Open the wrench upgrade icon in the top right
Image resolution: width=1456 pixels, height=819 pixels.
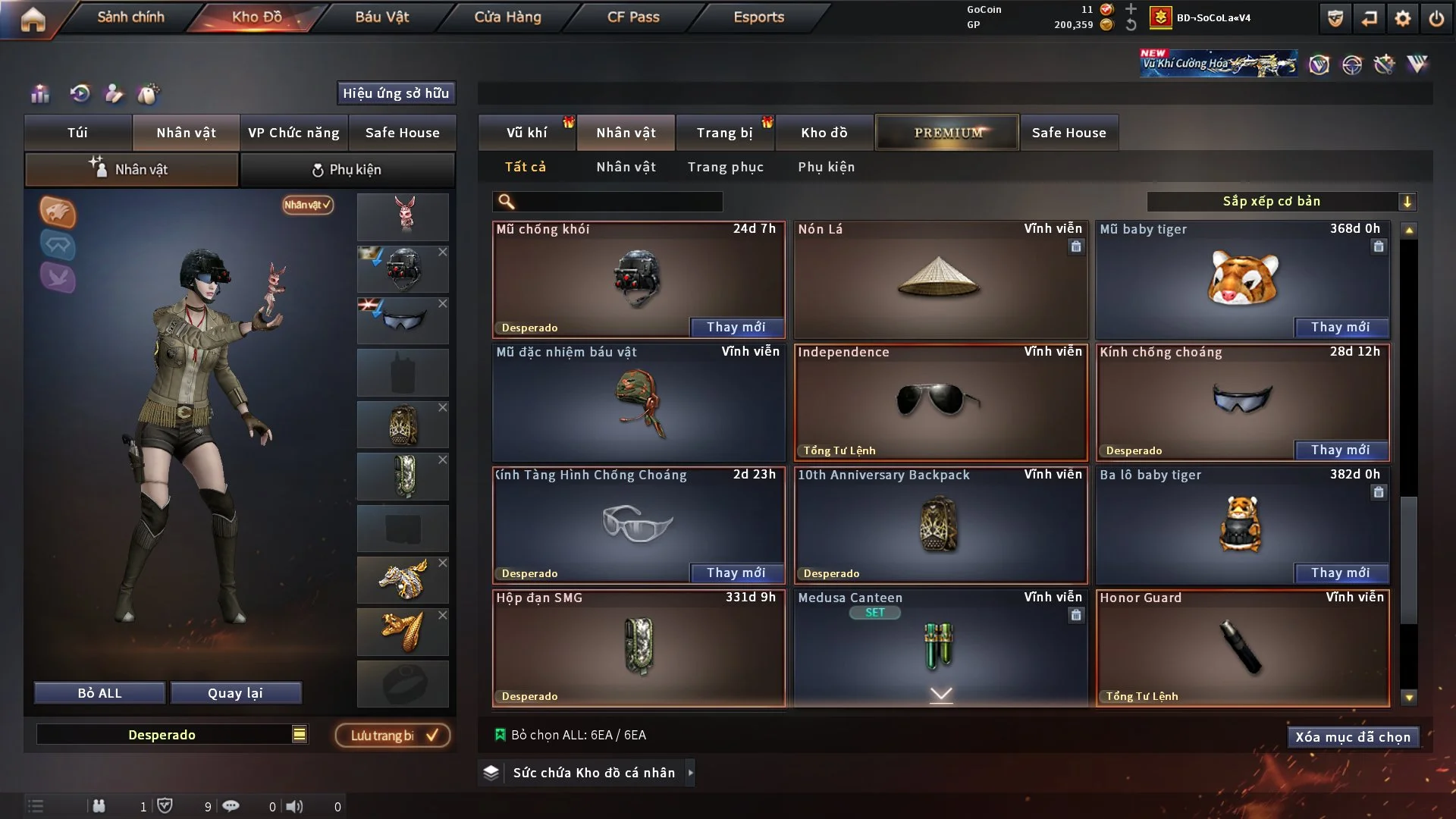click(1385, 65)
